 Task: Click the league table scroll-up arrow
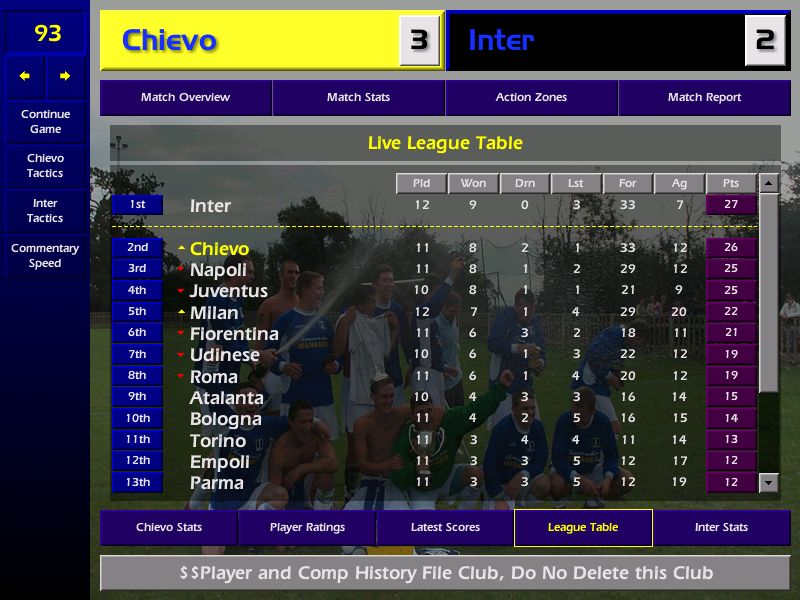coord(768,184)
